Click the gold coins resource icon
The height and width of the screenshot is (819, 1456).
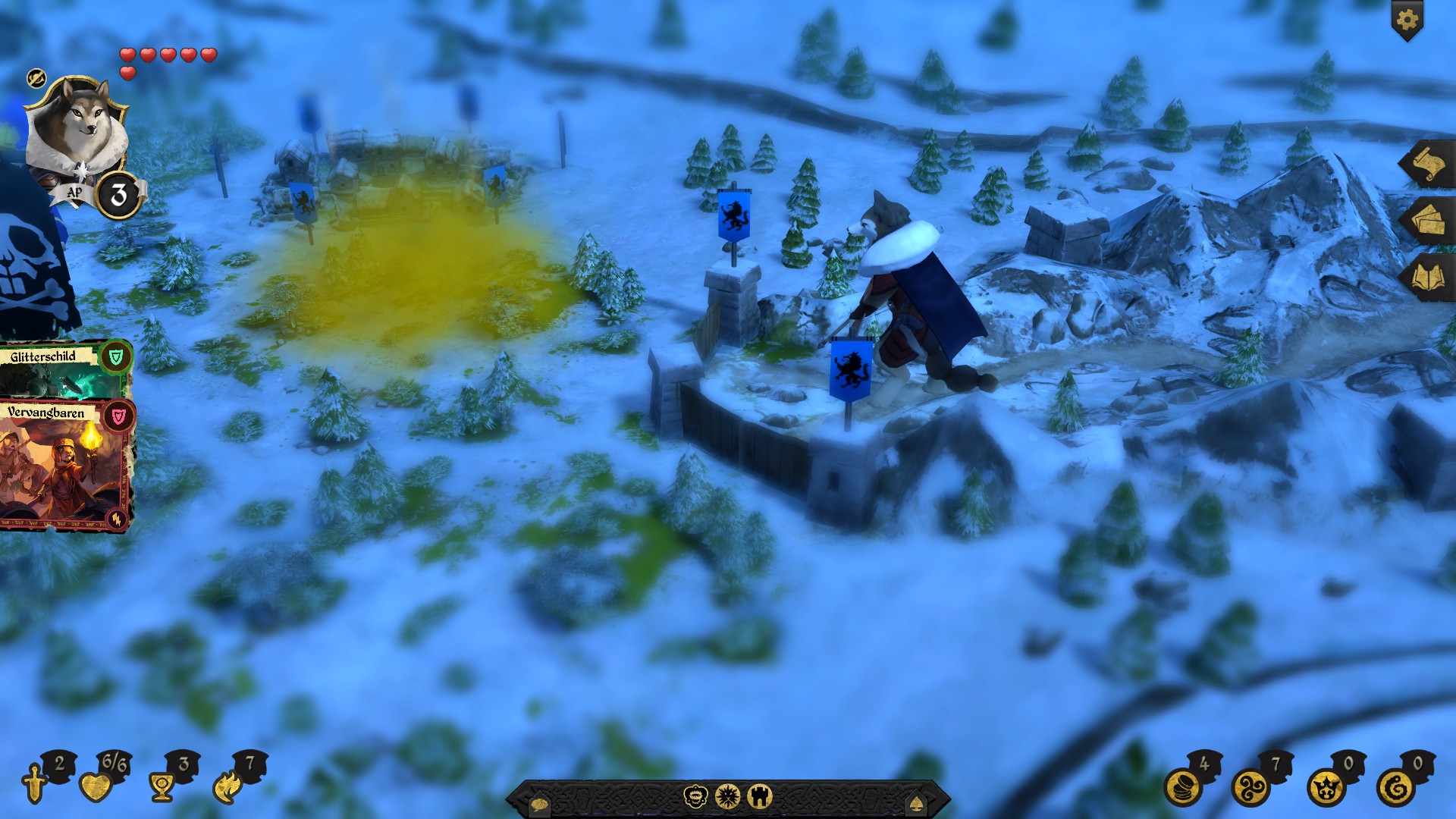1183,787
